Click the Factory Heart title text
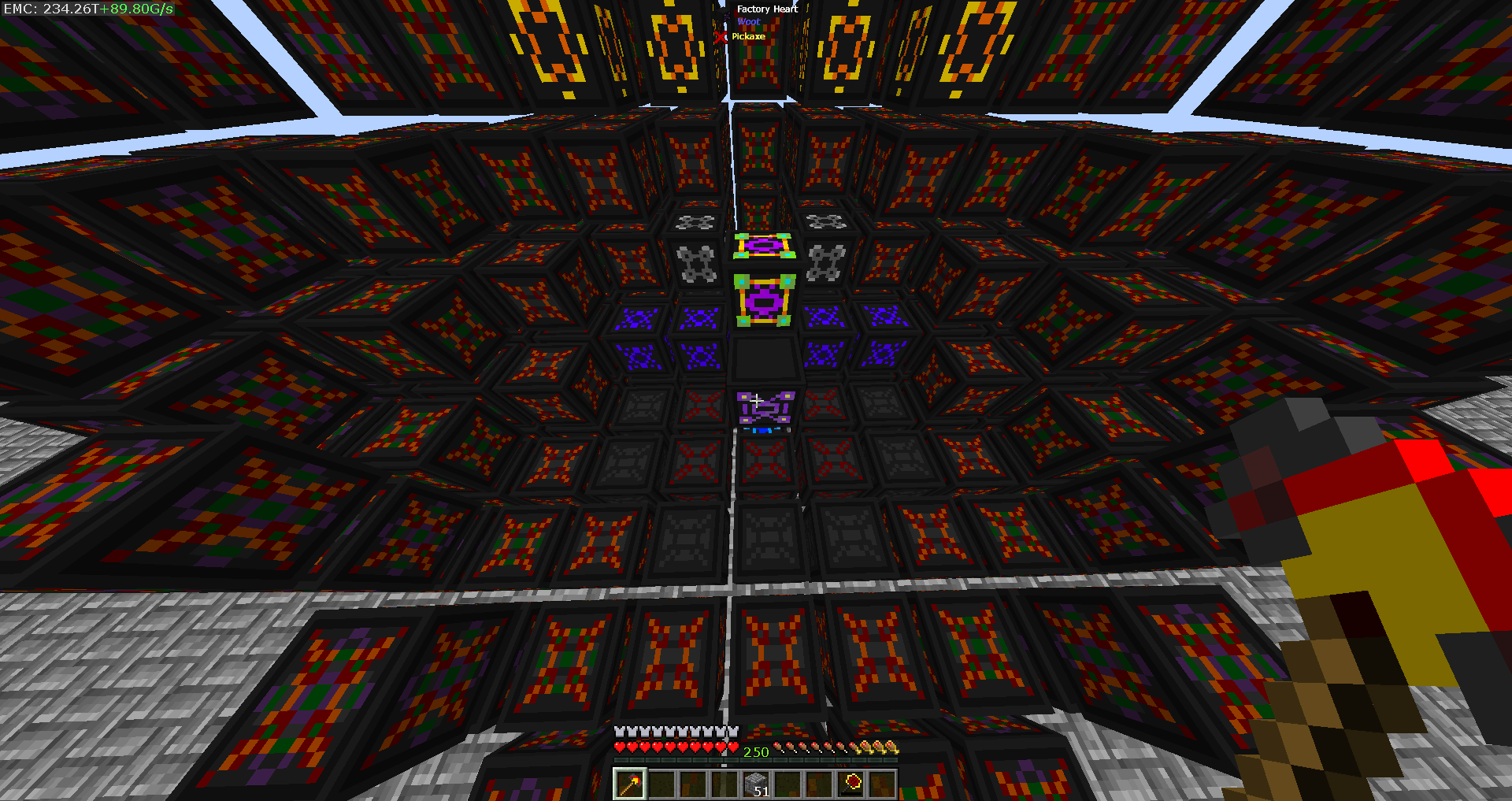Screen dimensions: 1512x801 point(768,9)
